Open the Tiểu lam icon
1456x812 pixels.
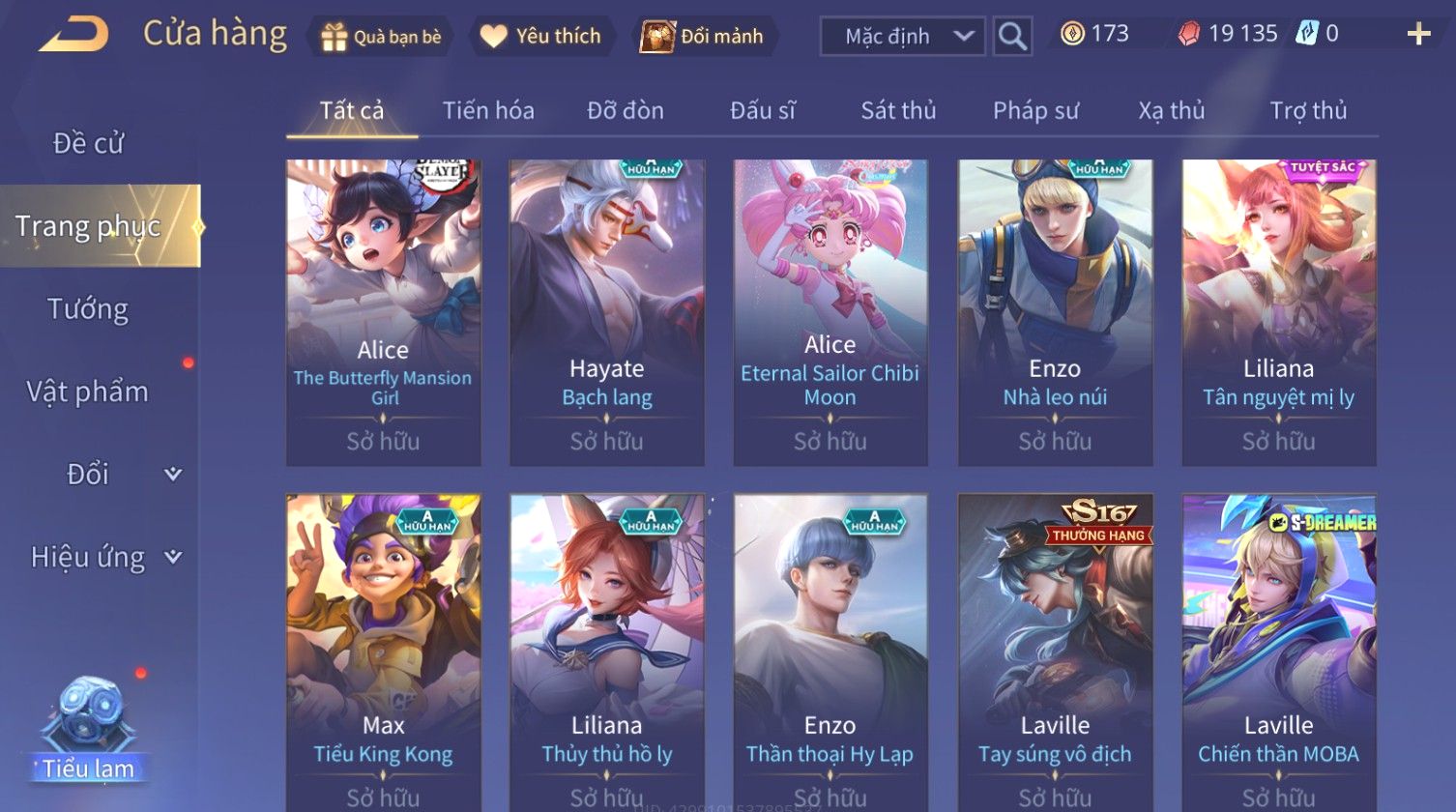pos(88,727)
